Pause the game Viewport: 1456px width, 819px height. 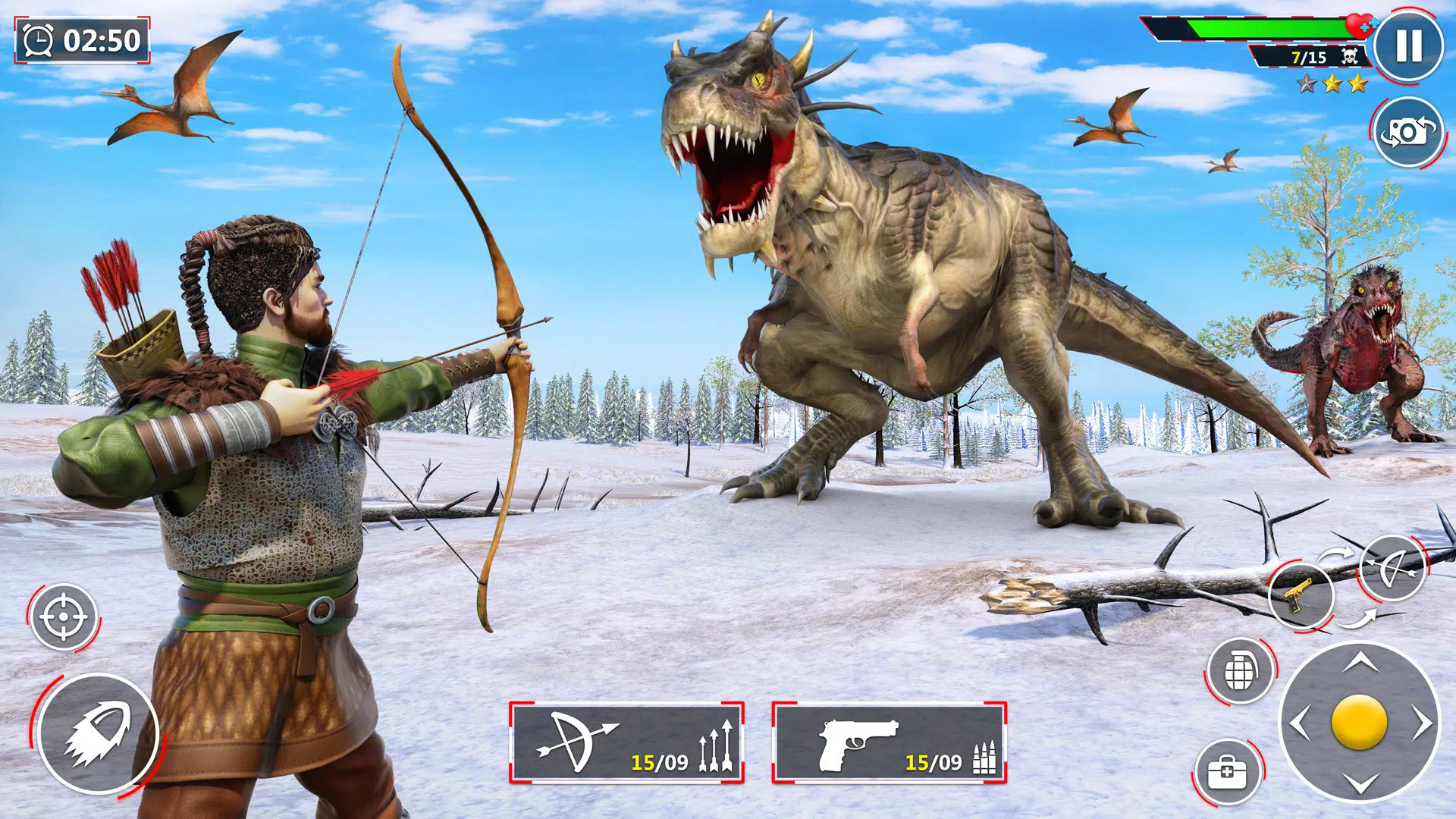point(1408,46)
